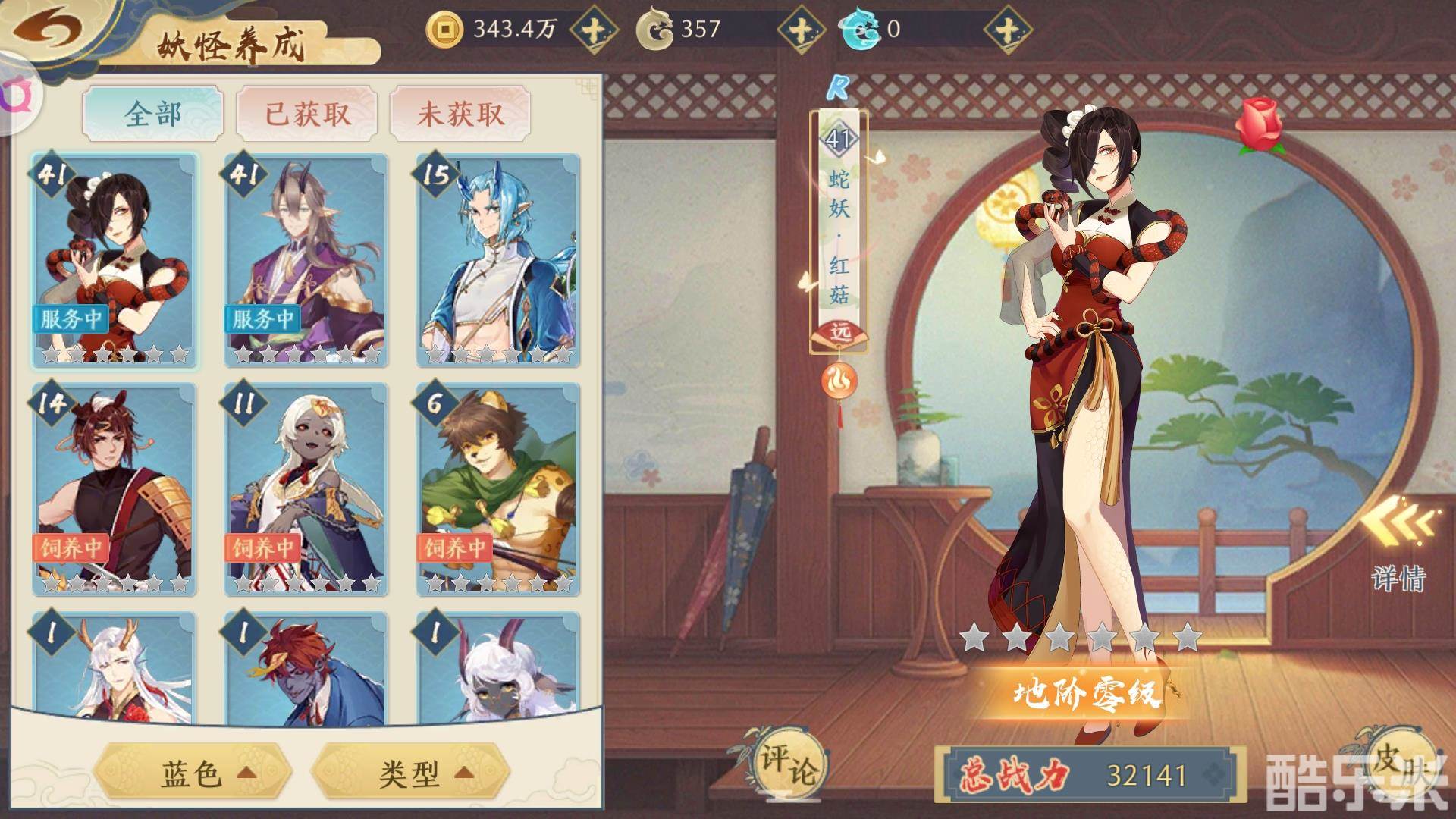Add more gold coins with plus button
The image size is (1456, 819).
pos(592,30)
